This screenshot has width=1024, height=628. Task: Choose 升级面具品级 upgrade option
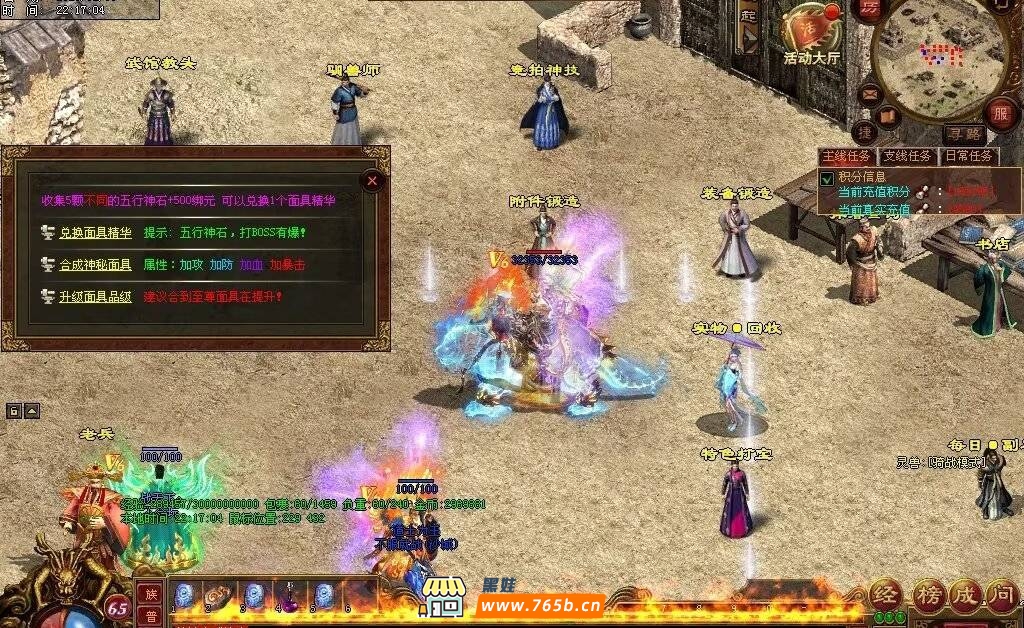coord(95,297)
